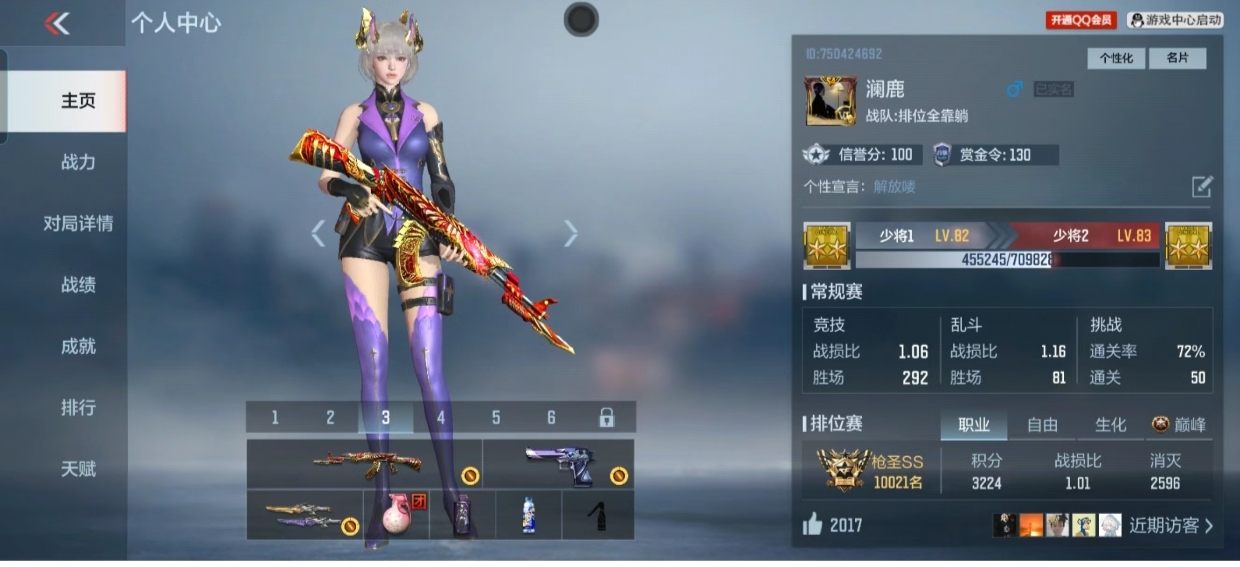The image size is (1240, 567).
Task: Select the 生化 ranked tab
Action: point(1110,425)
